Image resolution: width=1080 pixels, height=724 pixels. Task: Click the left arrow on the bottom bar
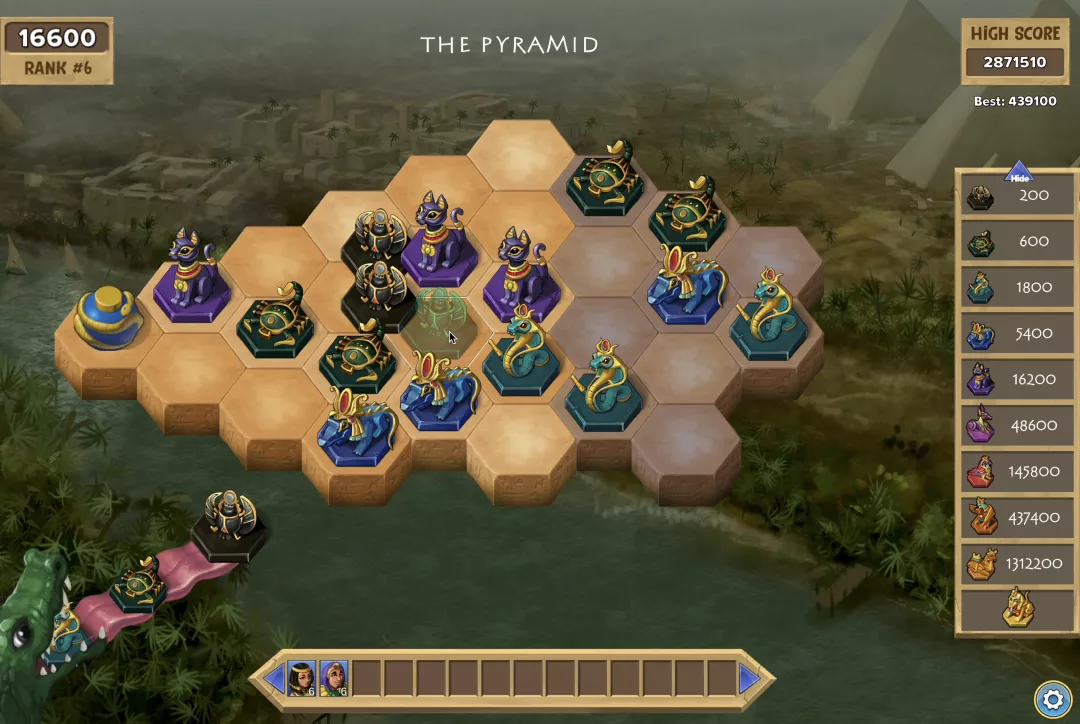pos(274,679)
